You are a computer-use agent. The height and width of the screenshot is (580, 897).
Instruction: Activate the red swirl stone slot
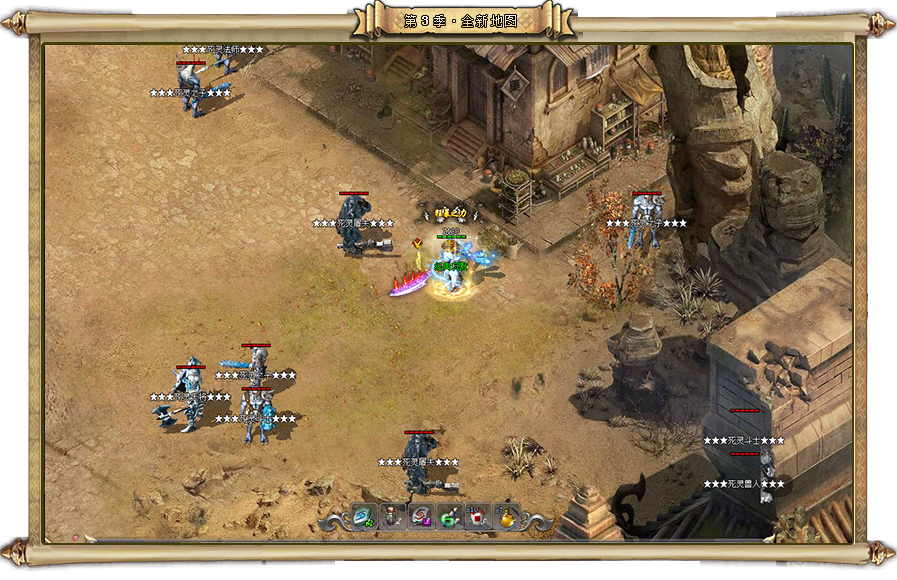click(420, 517)
